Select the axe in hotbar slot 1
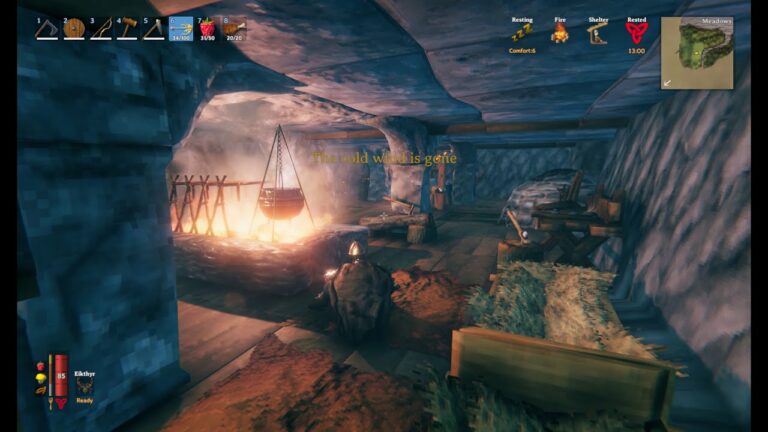The height and width of the screenshot is (432, 768). pos(46,29)
